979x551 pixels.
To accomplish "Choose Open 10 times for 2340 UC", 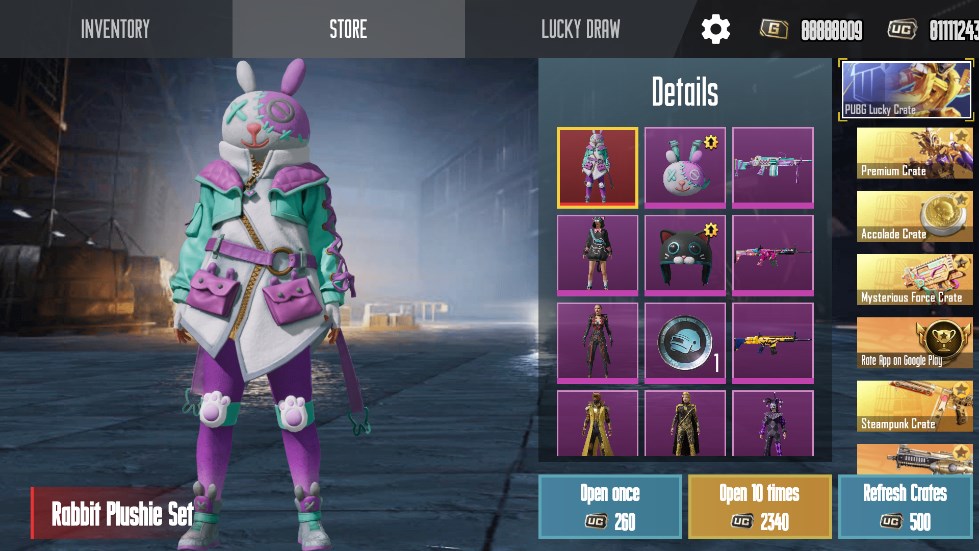I will (759, 506).
